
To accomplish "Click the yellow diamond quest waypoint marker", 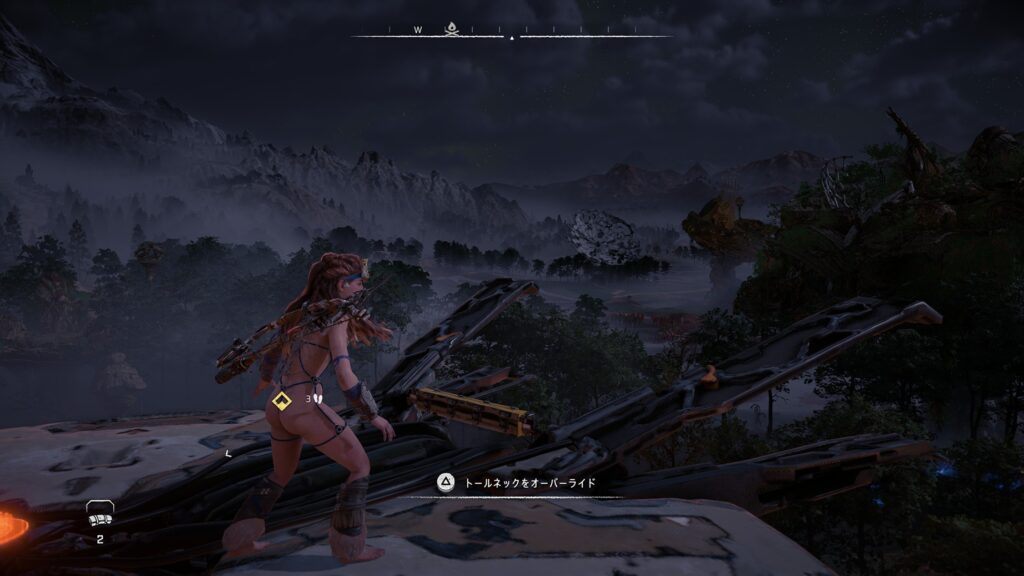I will pos(281,401).
